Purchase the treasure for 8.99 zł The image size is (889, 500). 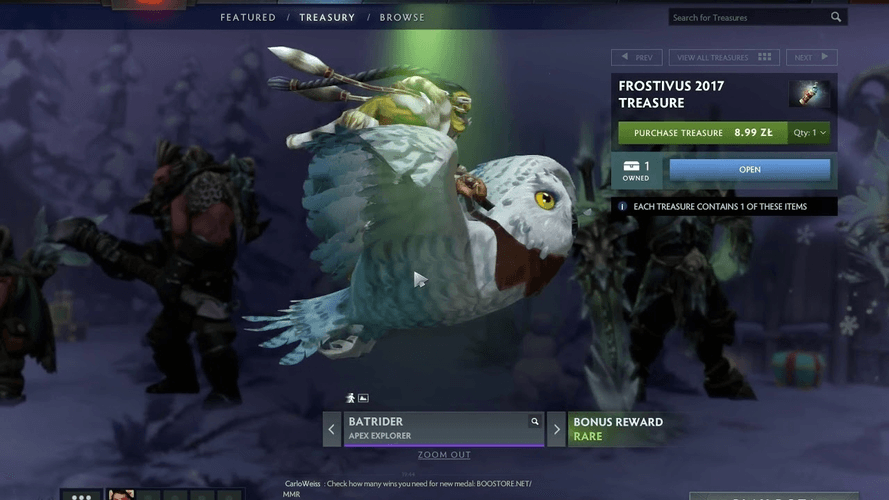pos(702,132)
